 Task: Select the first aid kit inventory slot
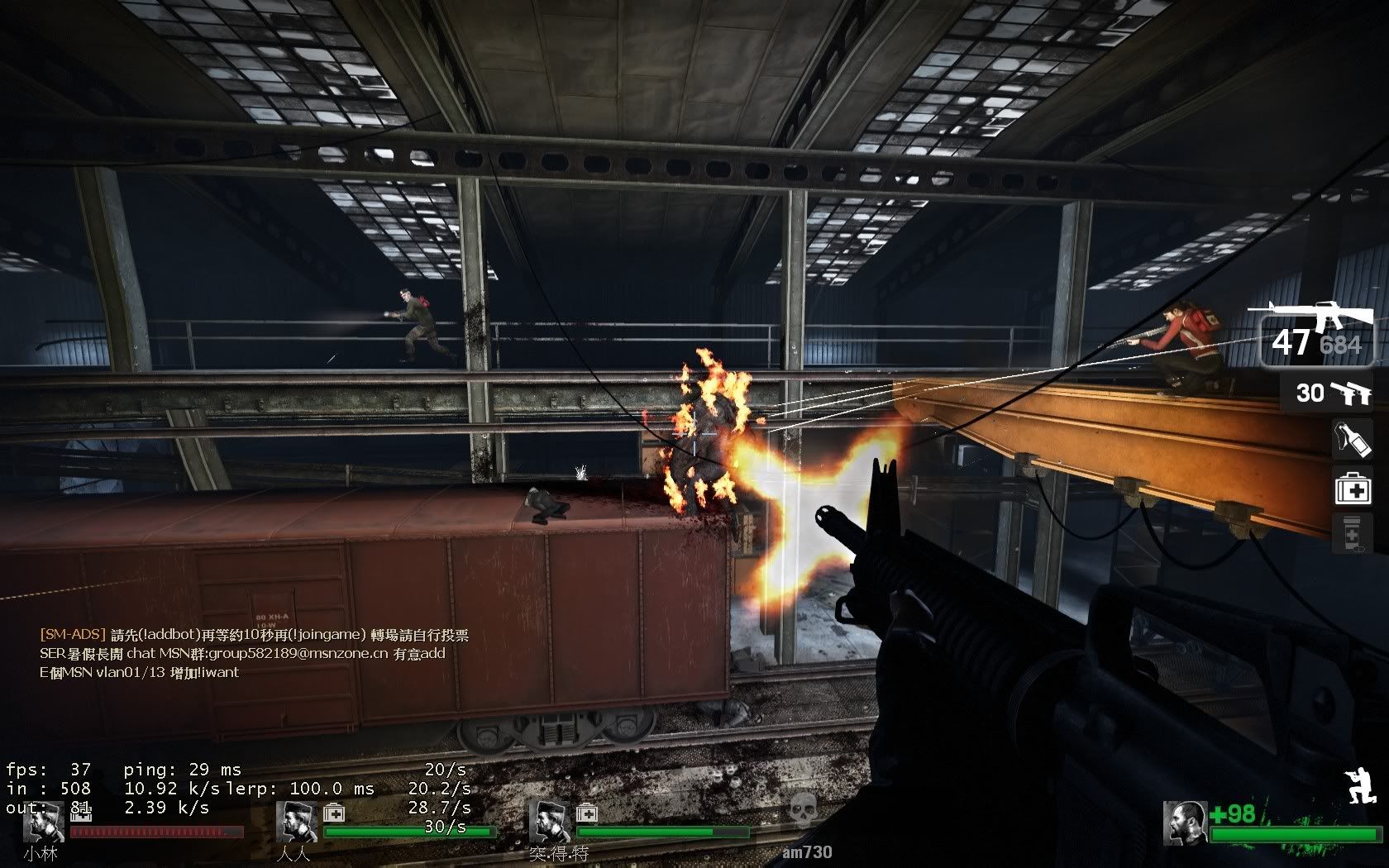click(1353, 488)
